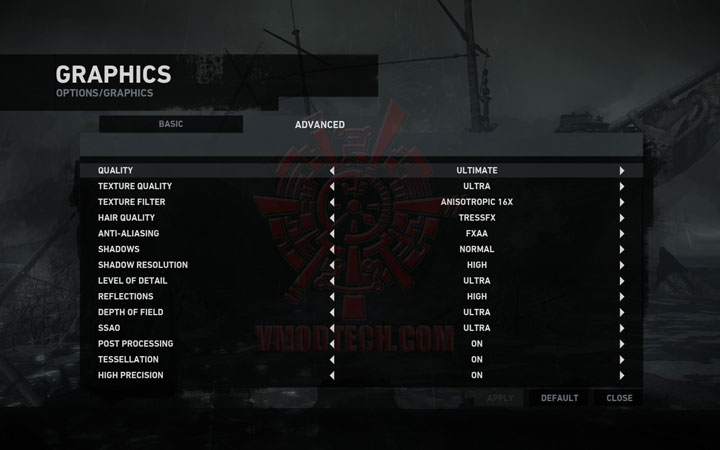Raise Reflections using its right arrow
This screenshot has height=450, width=720.
(622, 297)
